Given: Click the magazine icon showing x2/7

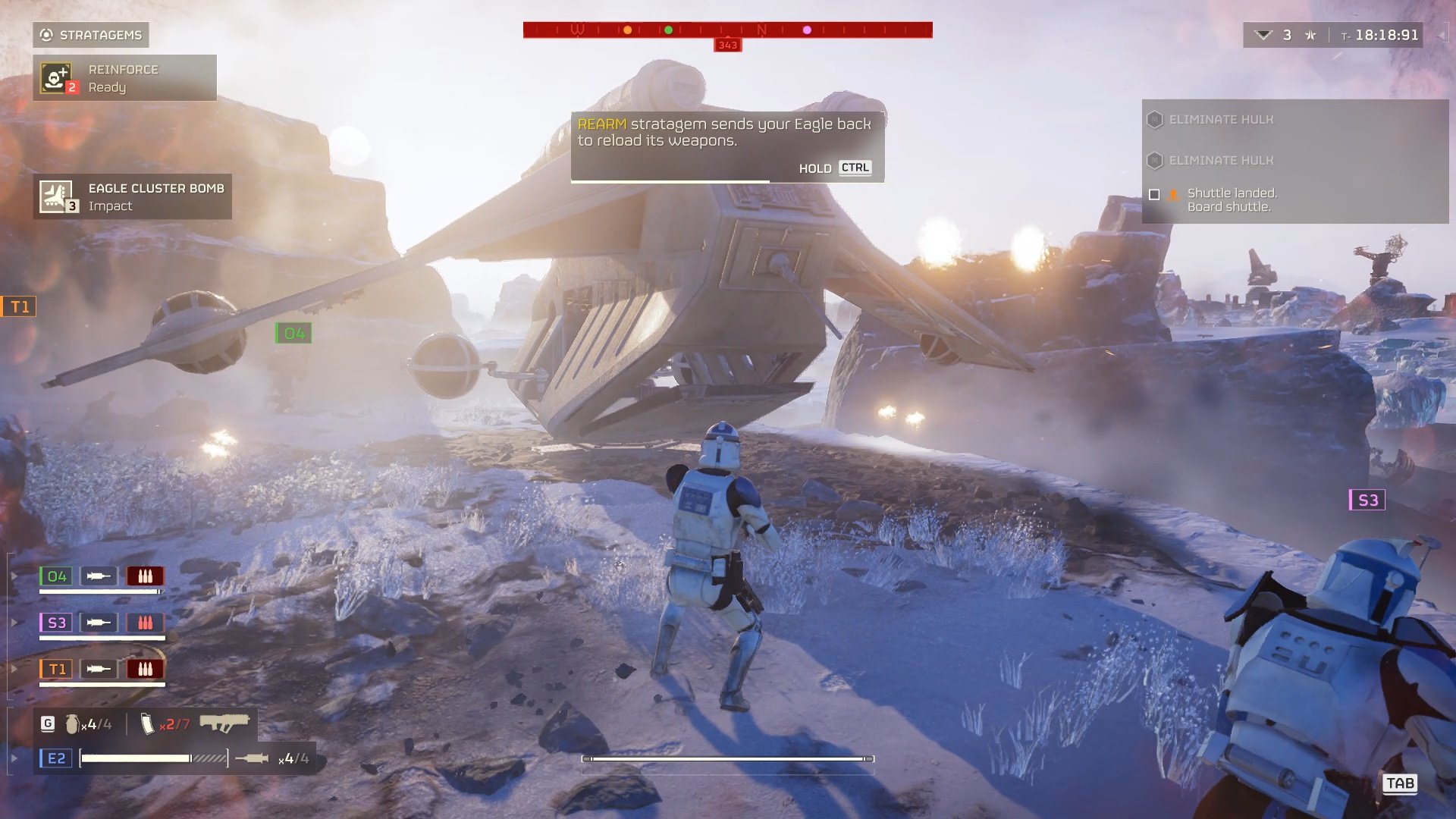Looking at the screenshot, I should click(149, 724).
